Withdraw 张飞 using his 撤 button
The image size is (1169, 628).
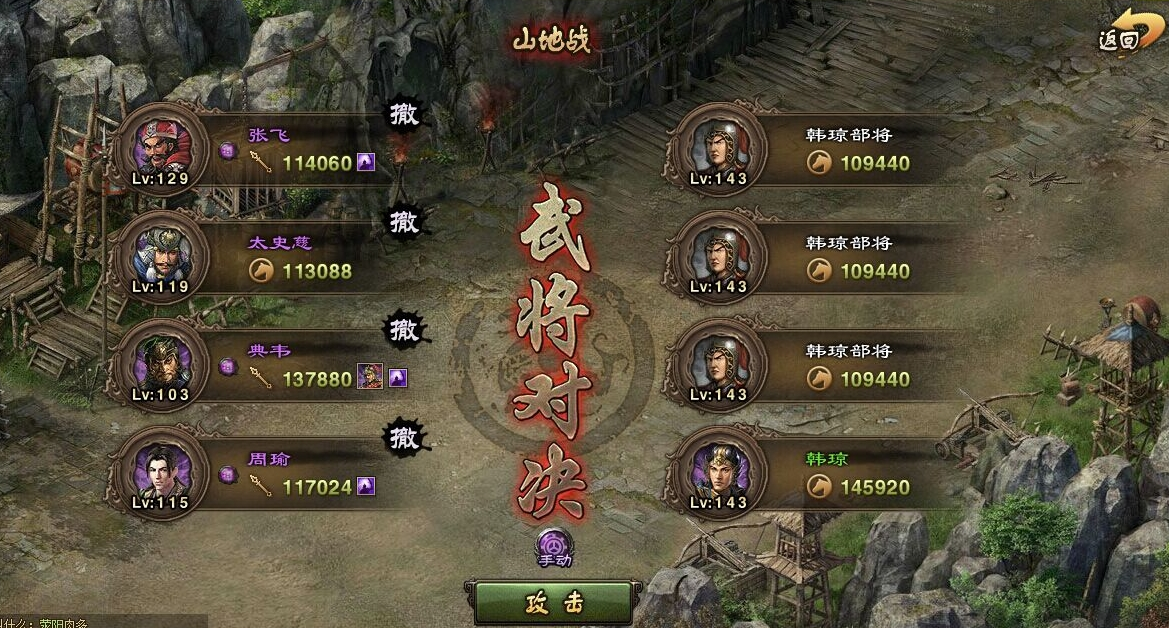point(404,114)
